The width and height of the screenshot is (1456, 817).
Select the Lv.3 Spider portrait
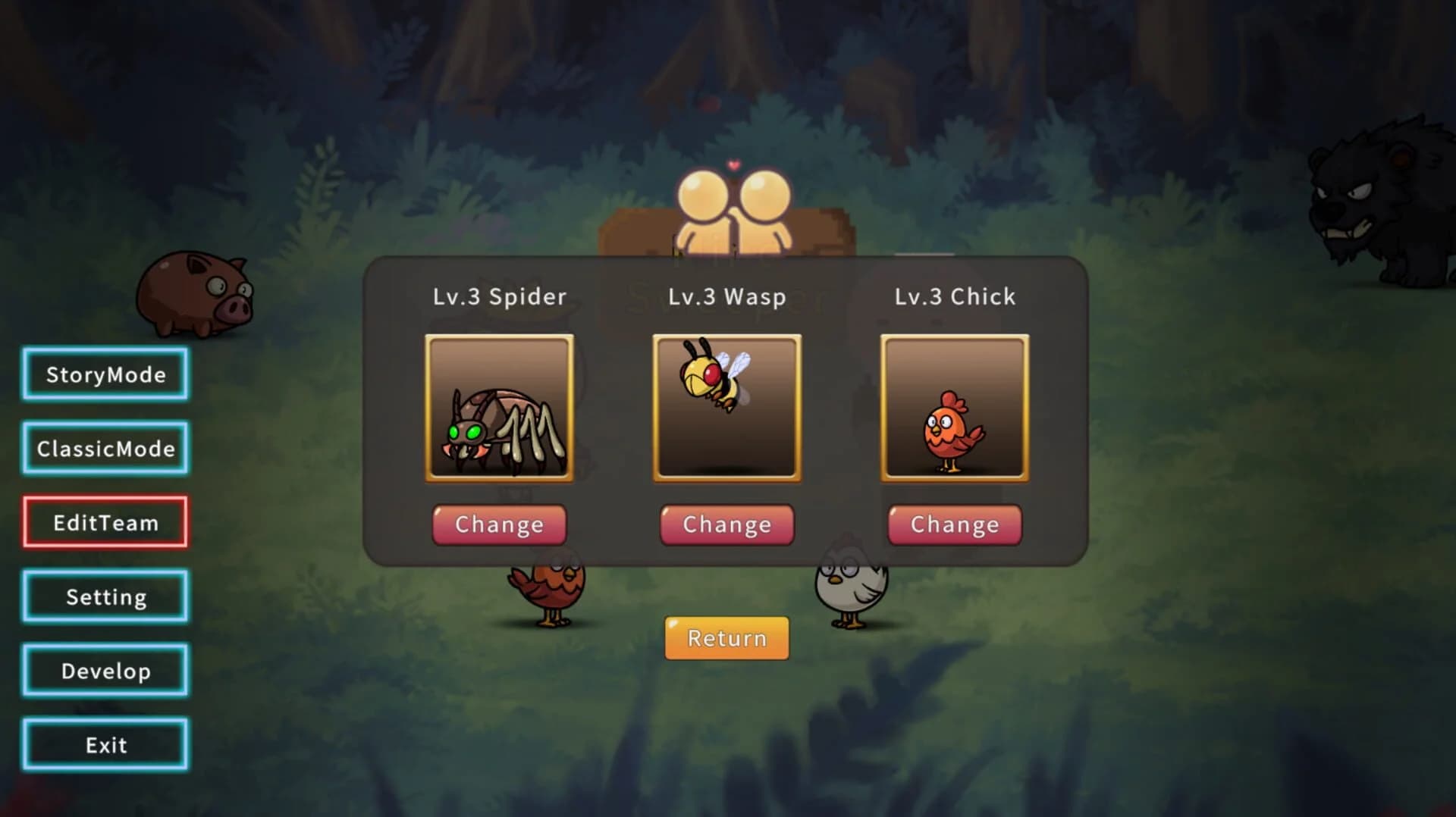[498, 409]
